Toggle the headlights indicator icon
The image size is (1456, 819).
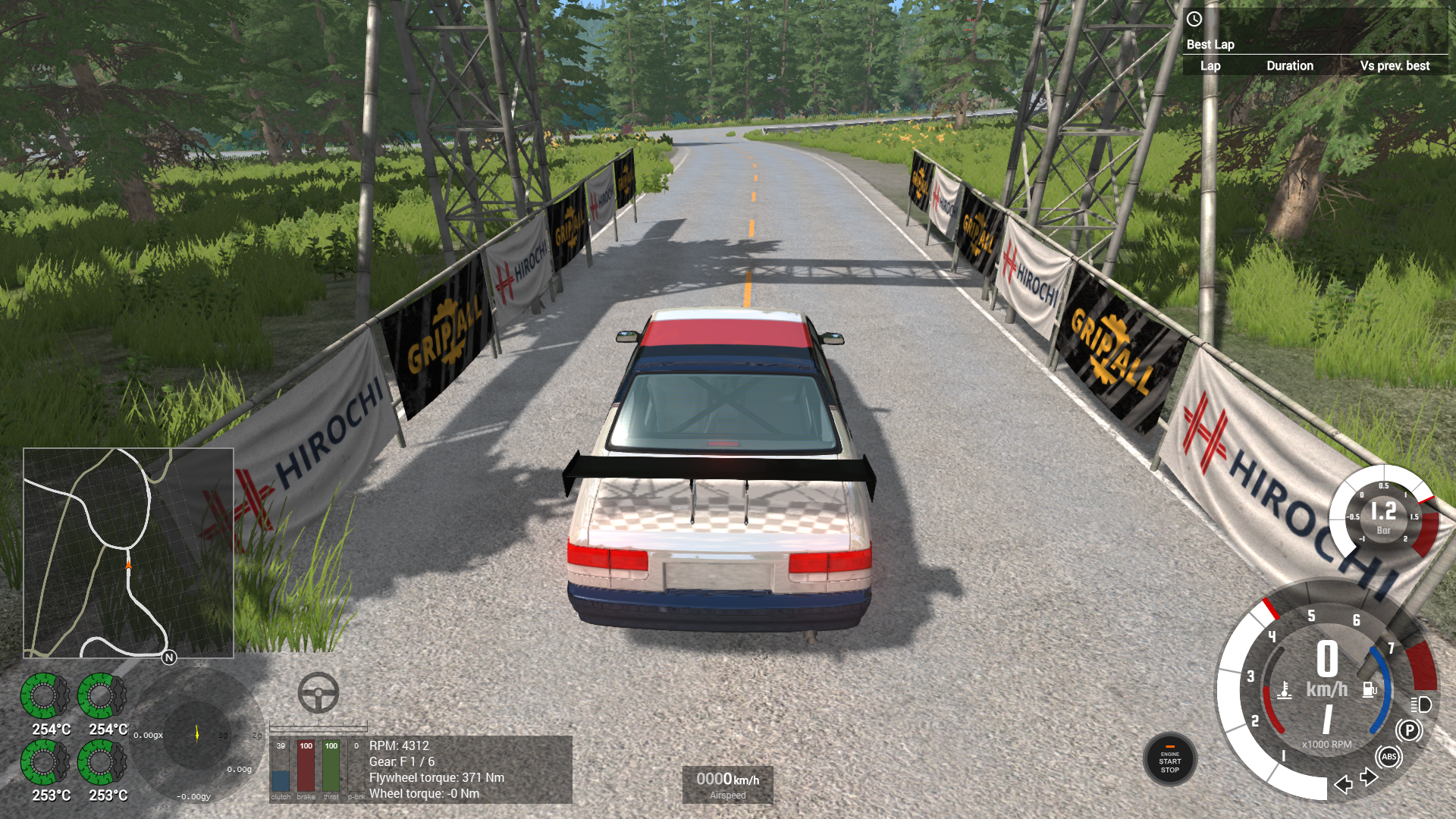pos(1421,704)
